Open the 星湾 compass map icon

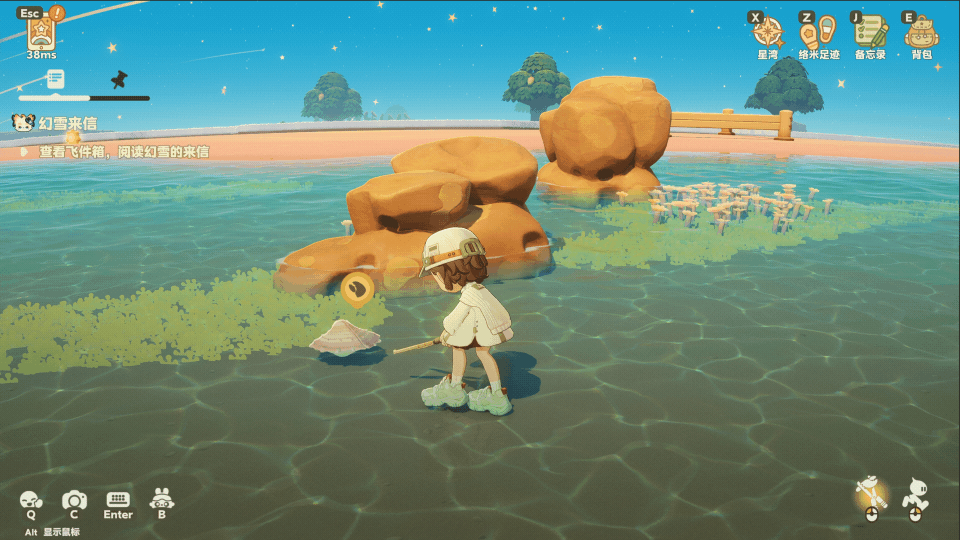(x=767, y=32)
